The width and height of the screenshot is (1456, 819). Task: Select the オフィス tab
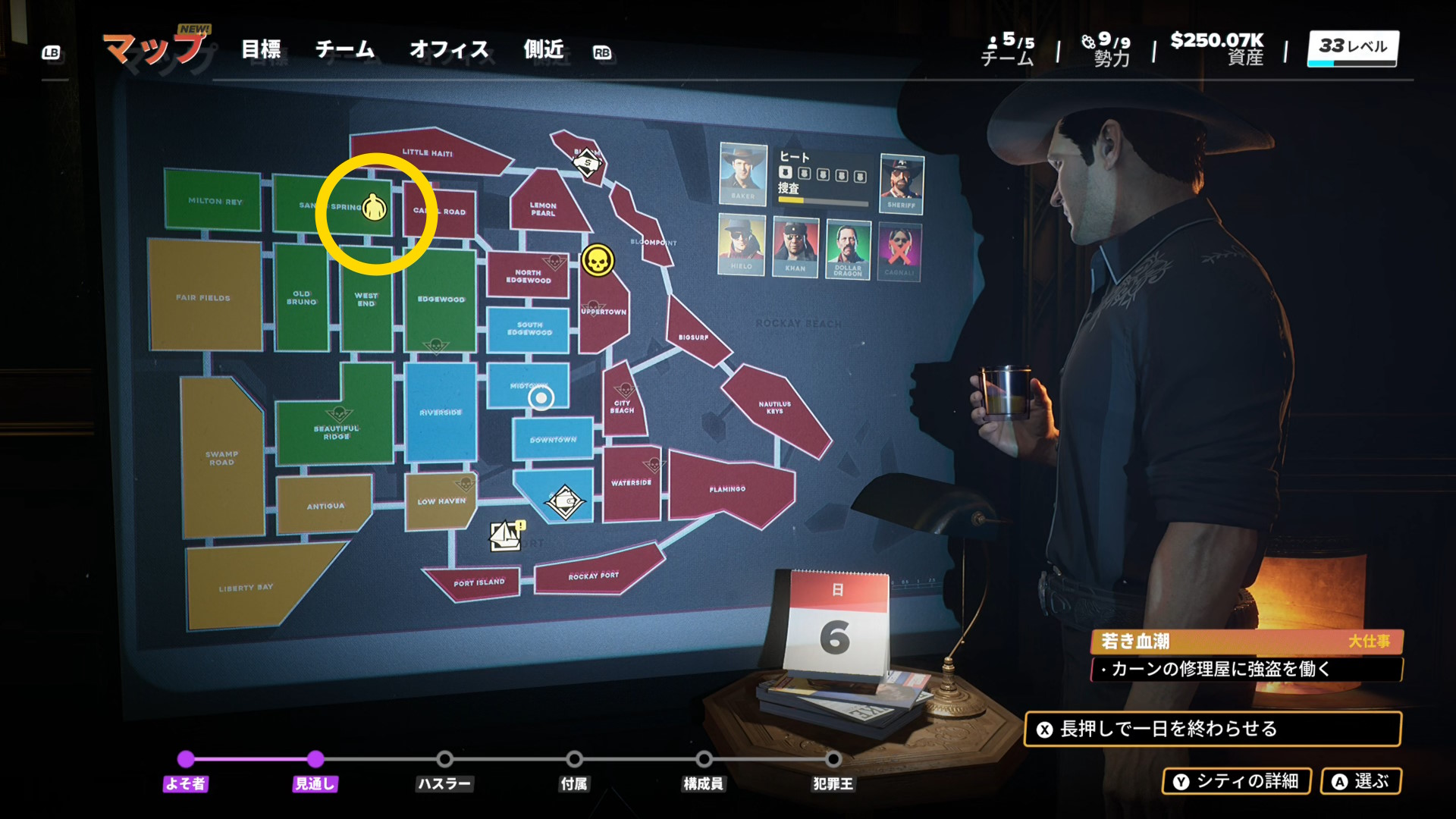point(449,50)
